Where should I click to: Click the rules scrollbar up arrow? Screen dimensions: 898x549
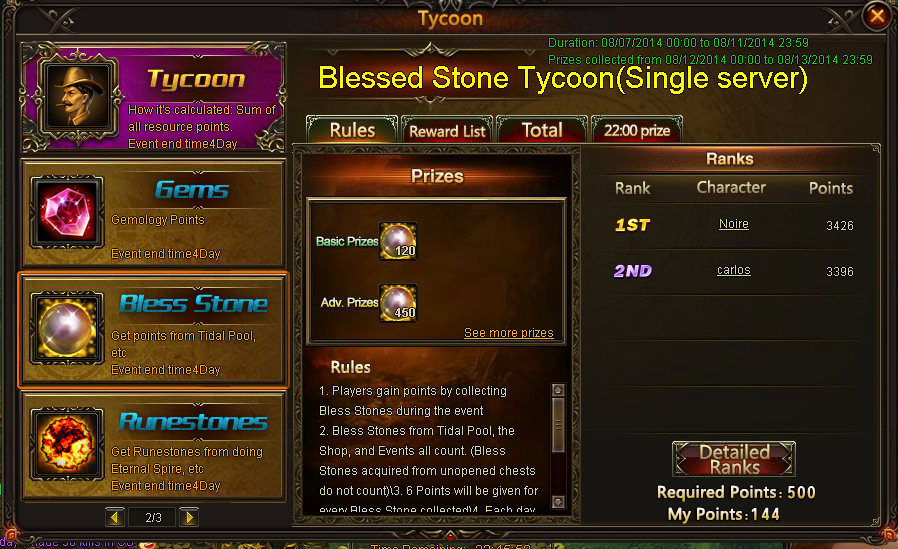pyautogui.click(x=558, y=390)
